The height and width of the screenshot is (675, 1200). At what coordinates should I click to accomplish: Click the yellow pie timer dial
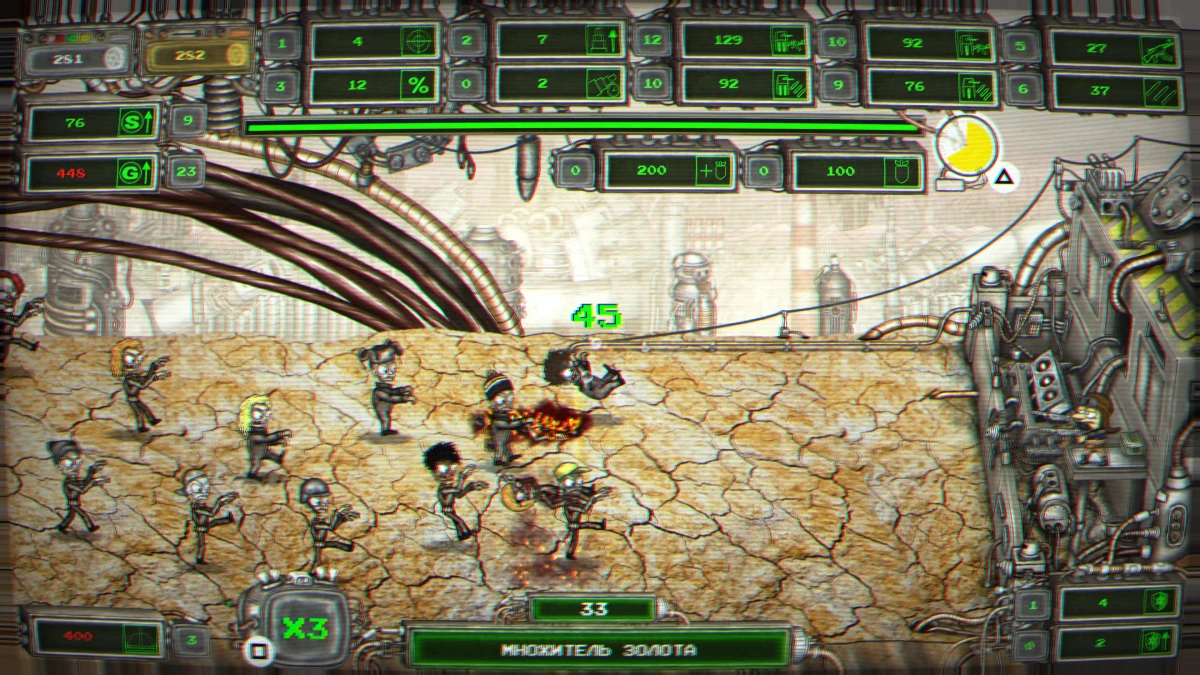point(967,148)
